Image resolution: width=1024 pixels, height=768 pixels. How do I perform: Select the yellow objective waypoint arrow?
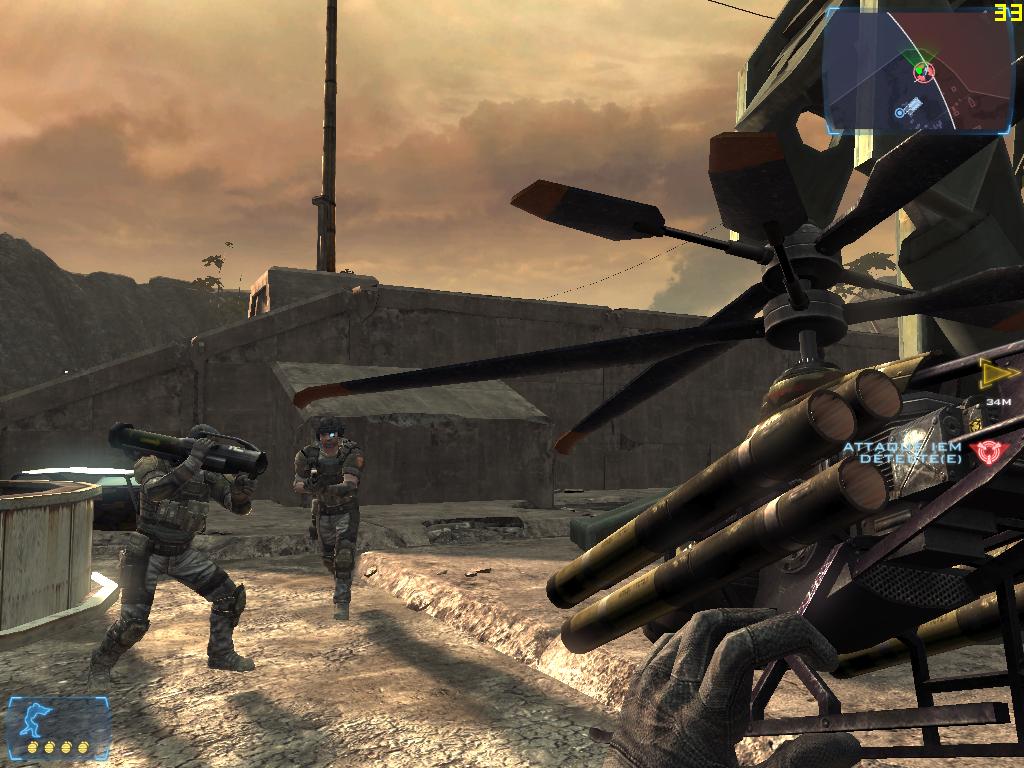995,373
